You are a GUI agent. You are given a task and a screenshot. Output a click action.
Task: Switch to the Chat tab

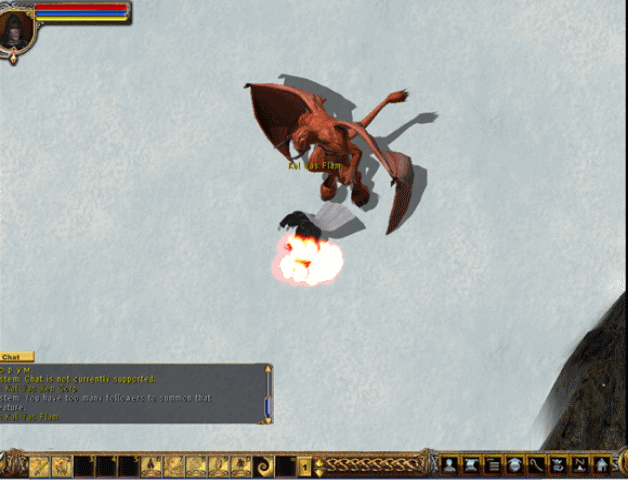click(x=16, y=356)
